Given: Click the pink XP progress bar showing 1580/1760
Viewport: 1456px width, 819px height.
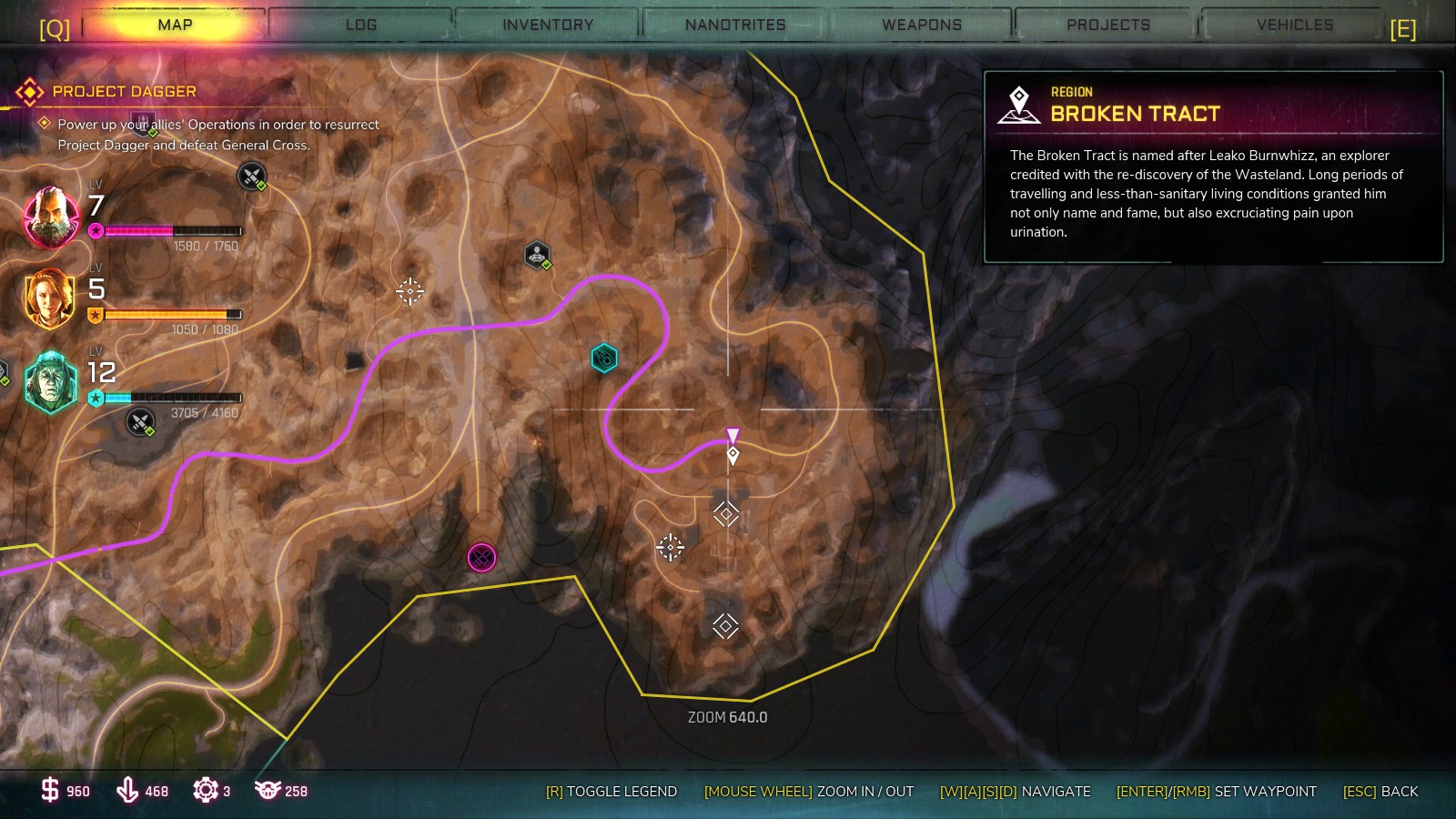Looking at the screenshot, I should pyautogui.click(x=173, y=230).
